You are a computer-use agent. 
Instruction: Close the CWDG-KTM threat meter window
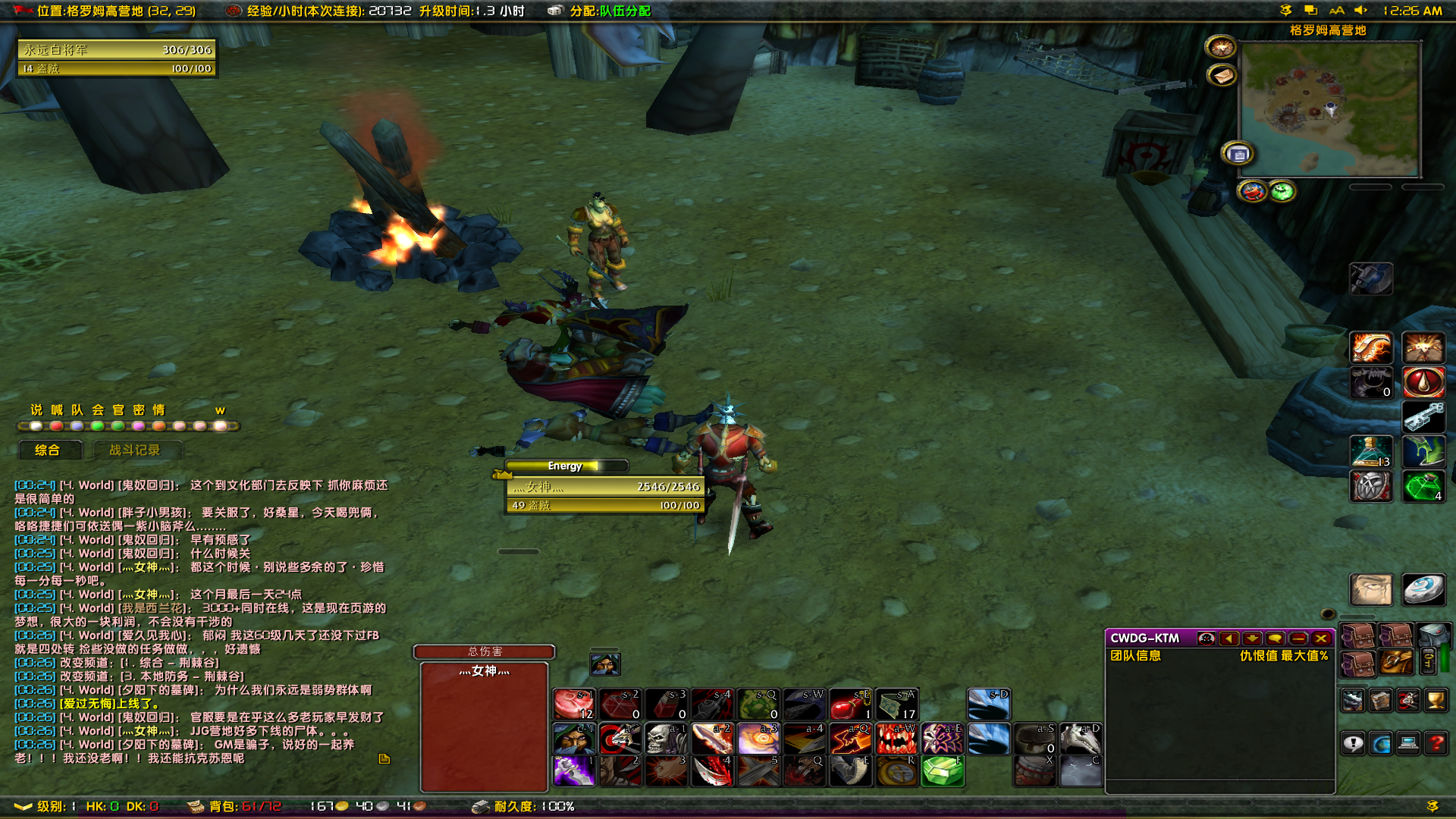[1321, 639]
